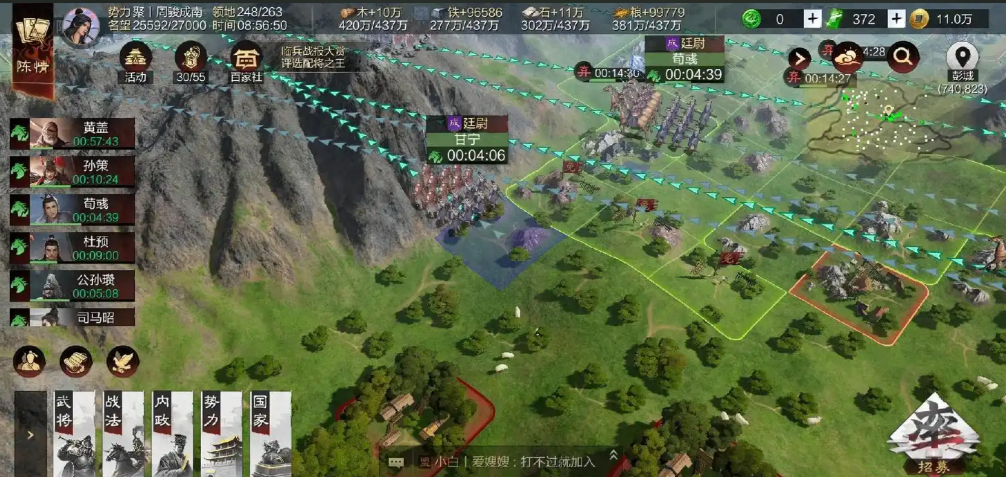Select general 黄盖 in the army list
The image size is (1006, 477).
tap(72, 134)
